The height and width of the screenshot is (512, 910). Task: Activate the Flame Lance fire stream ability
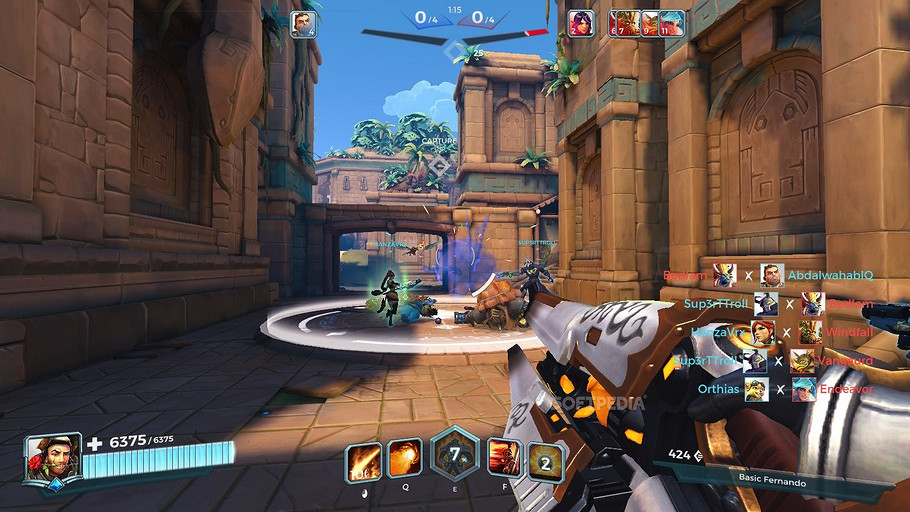pos(363,462)
